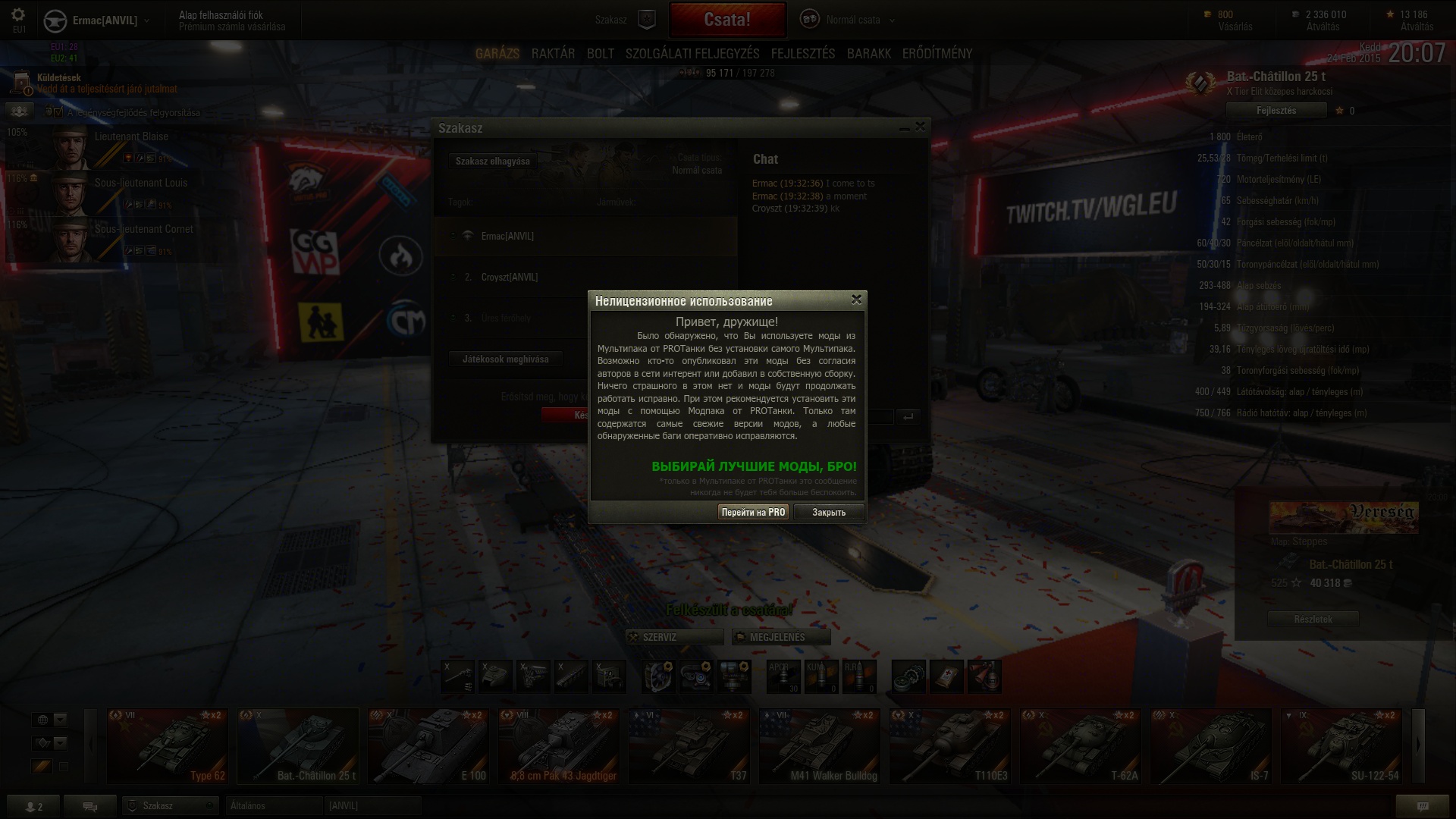1456x819 pixels.
Task: Invite players with Játékosok meghívása
Action: click(x=505, y=359)
